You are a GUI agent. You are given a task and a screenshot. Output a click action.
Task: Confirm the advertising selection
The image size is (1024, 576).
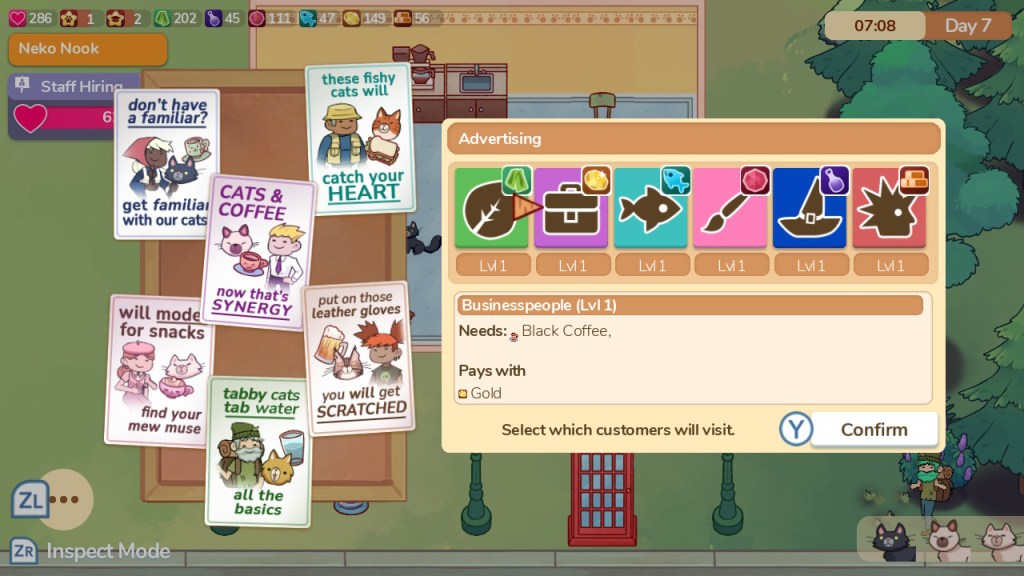point(873,430)
